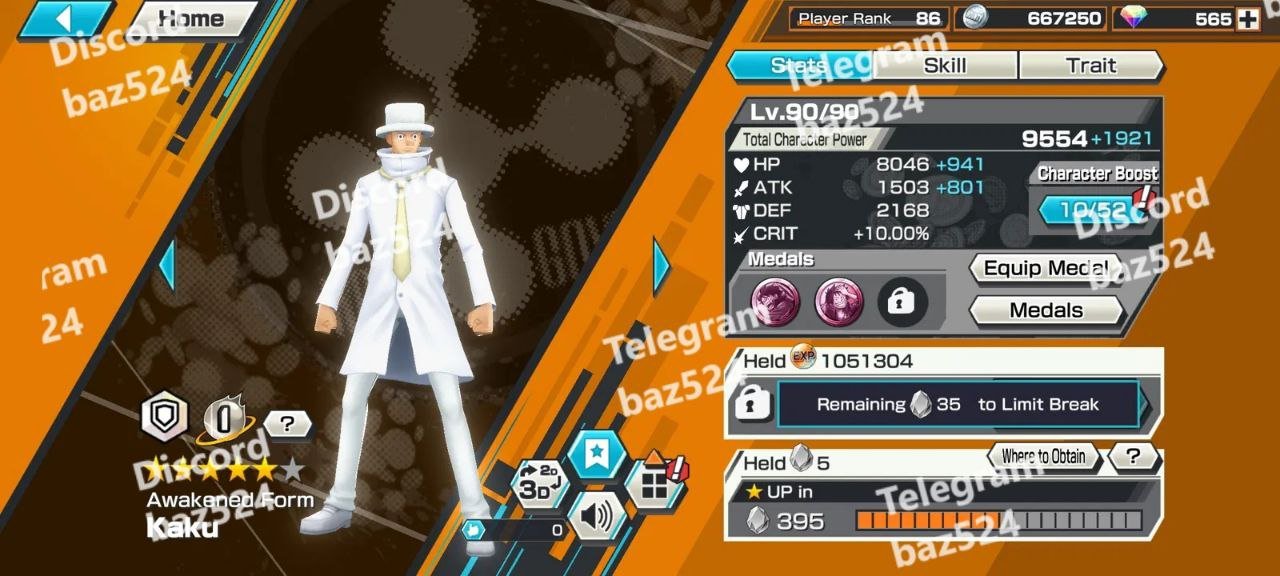This screenshot has height=576, width=1280.
Task: Add rainbow diamonds with the plus button
Action: click(x=1247, y=19)
